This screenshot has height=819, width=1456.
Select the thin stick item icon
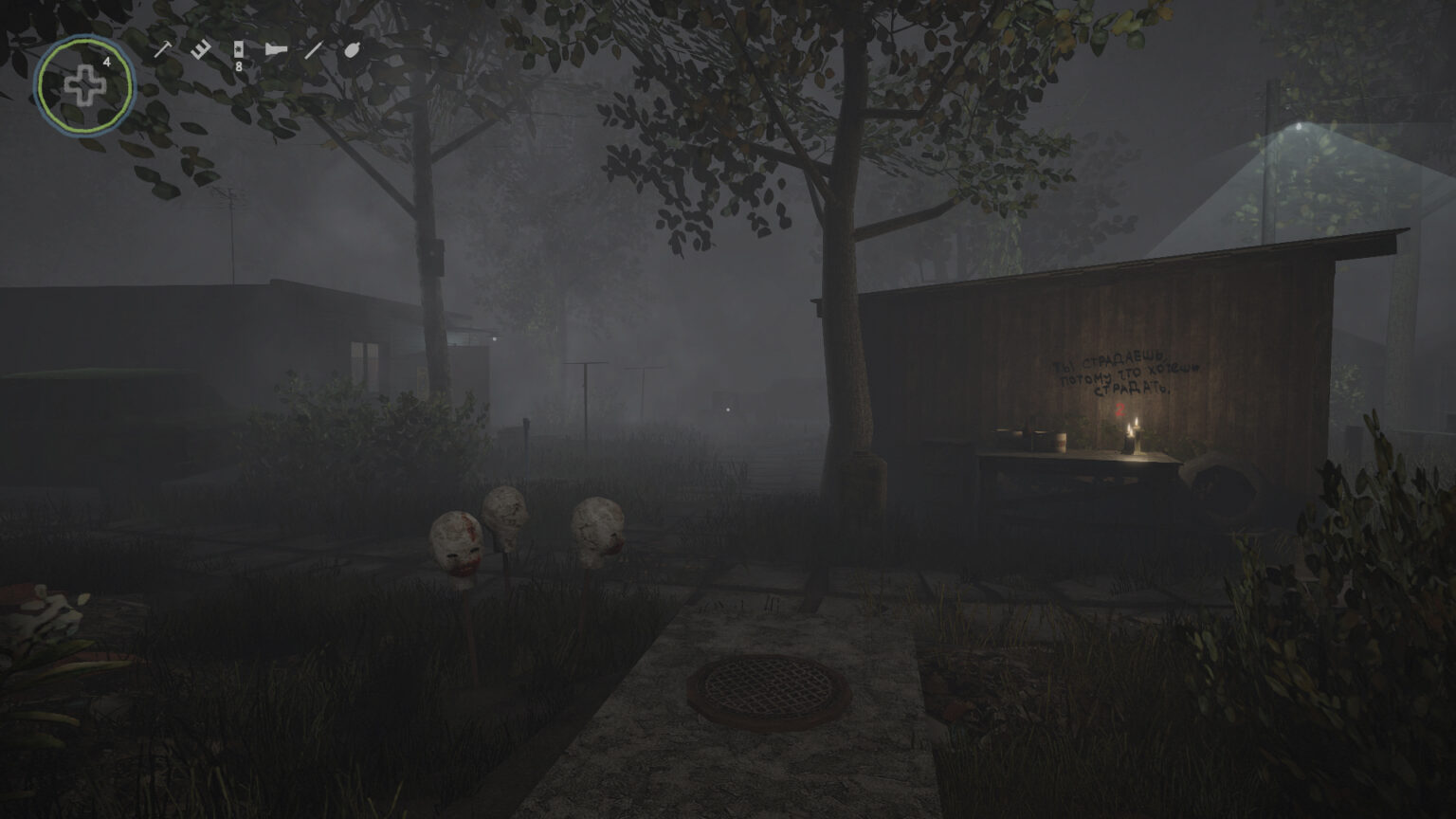pyautogui.click(x=313, y=49)
